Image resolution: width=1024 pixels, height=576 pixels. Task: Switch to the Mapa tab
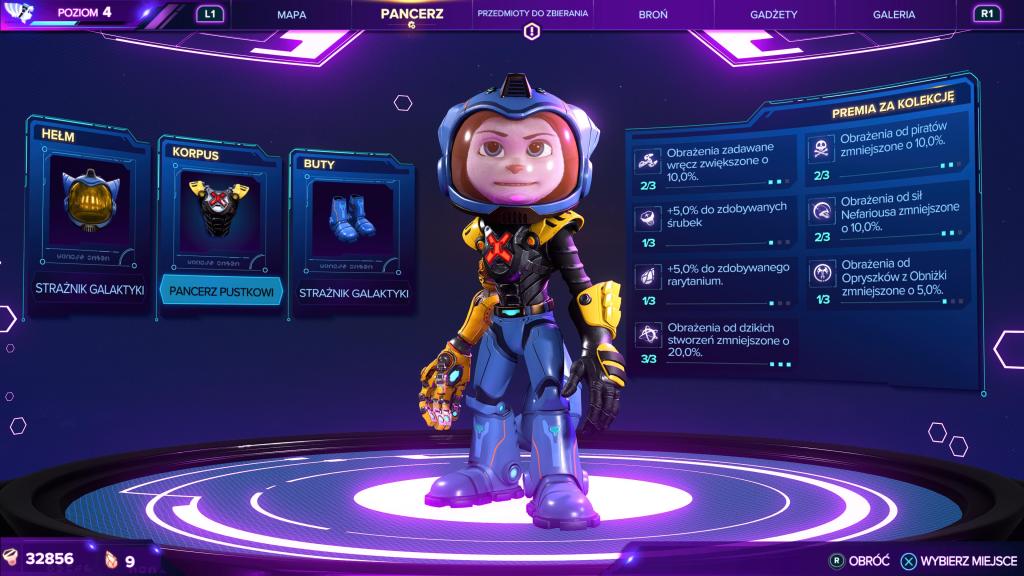(291, 15)
